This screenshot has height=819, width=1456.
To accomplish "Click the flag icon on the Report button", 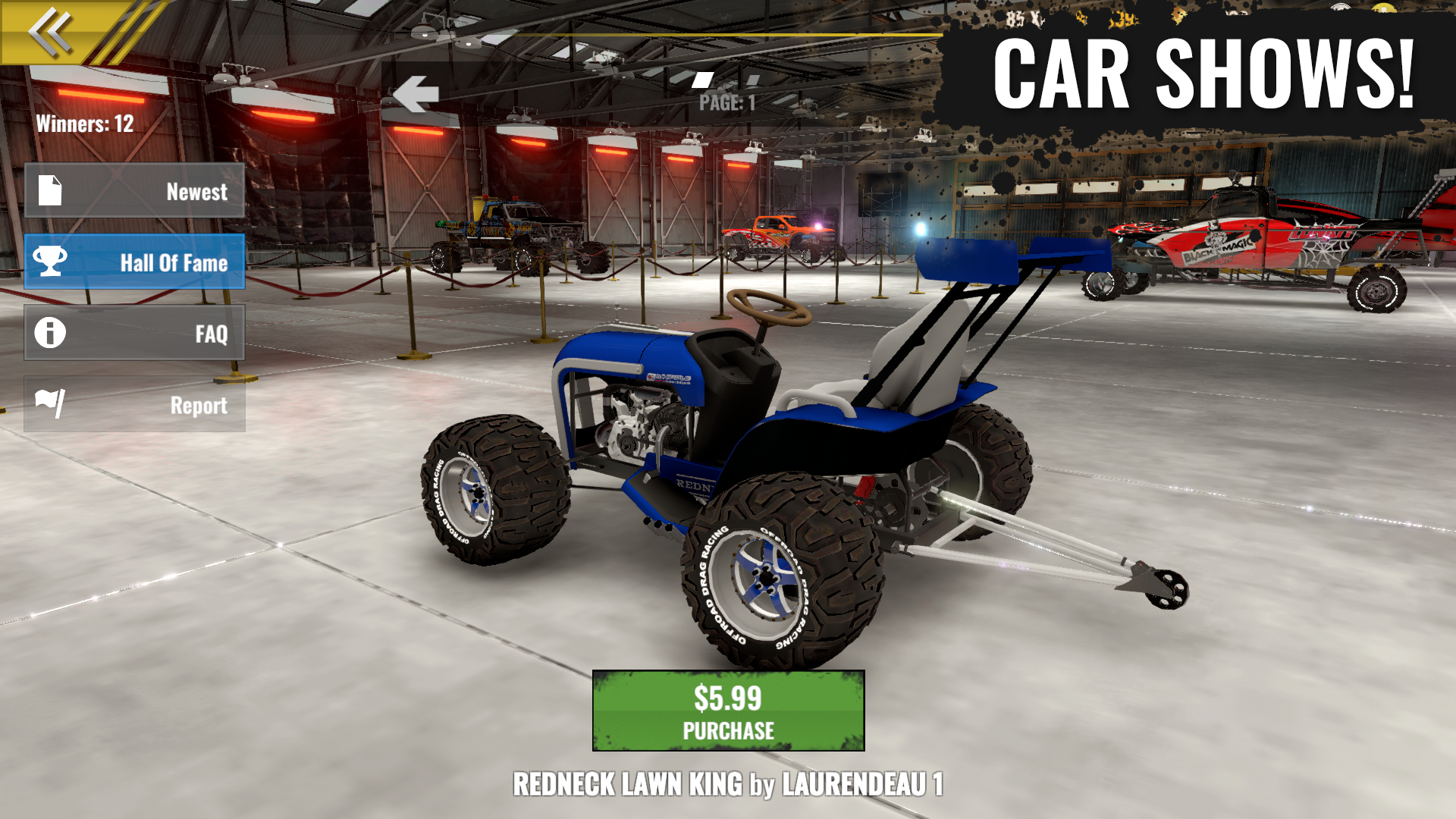I will pos(49,405).
